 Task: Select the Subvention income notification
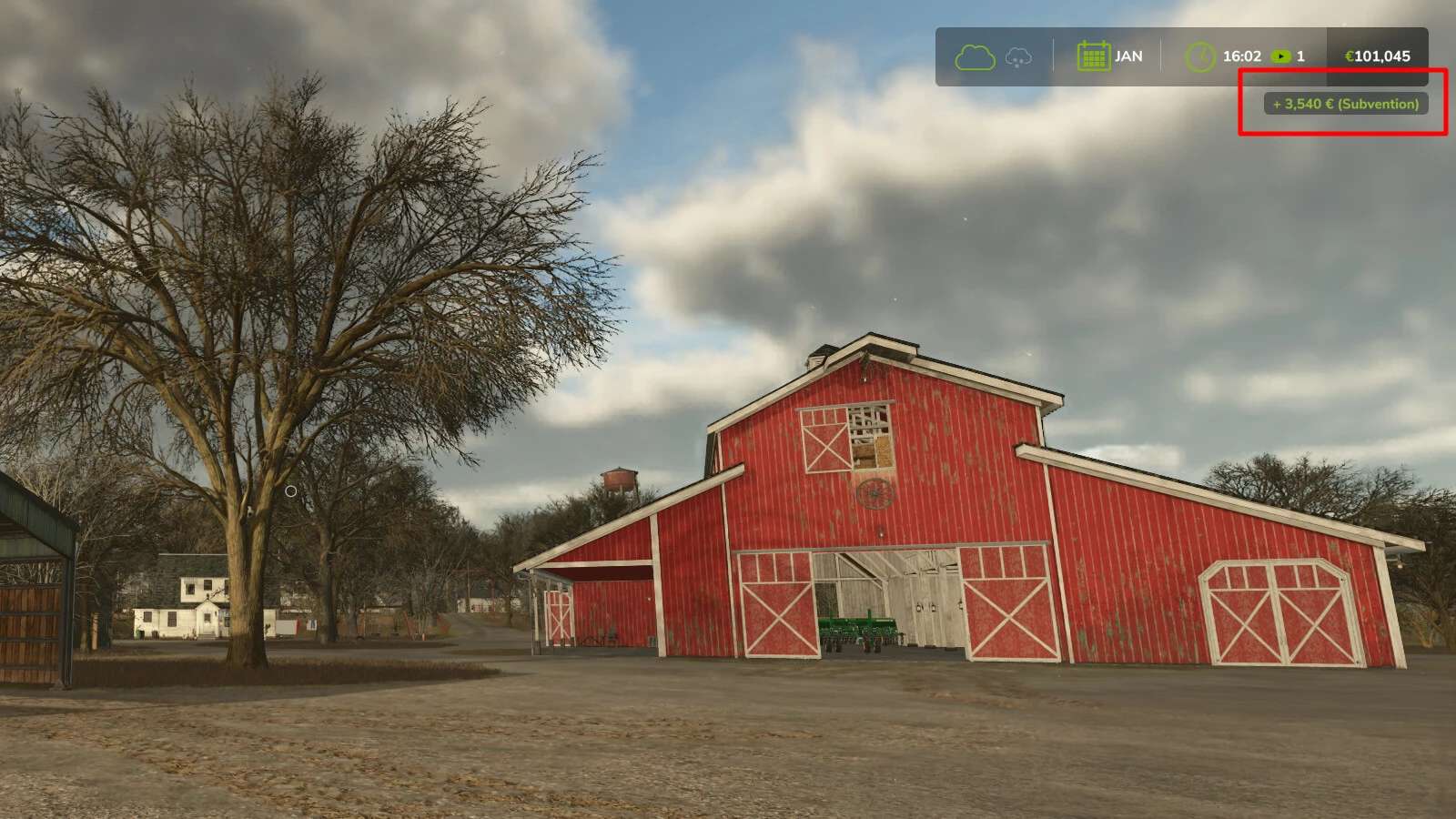click(1346, 104)
